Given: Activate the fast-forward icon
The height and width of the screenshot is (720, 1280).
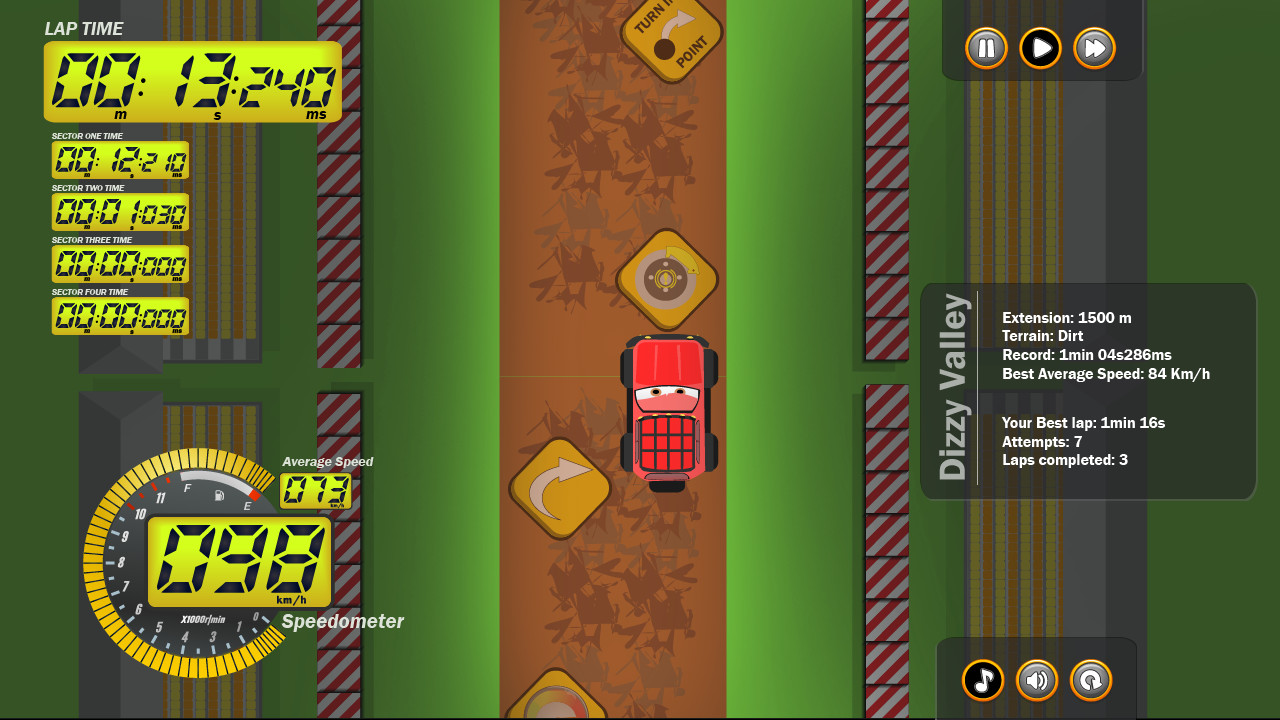Looking at the screenshot, I should click(x=1095, y=48).
